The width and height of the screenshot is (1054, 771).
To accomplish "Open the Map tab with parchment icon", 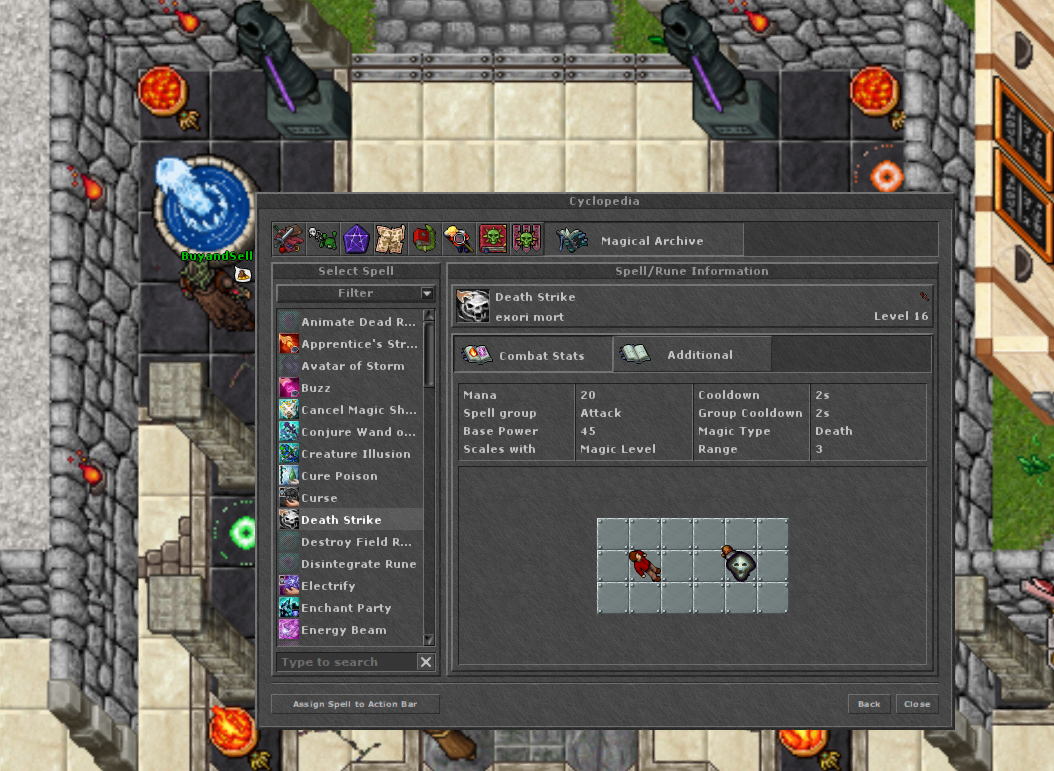I will (390, 240).
